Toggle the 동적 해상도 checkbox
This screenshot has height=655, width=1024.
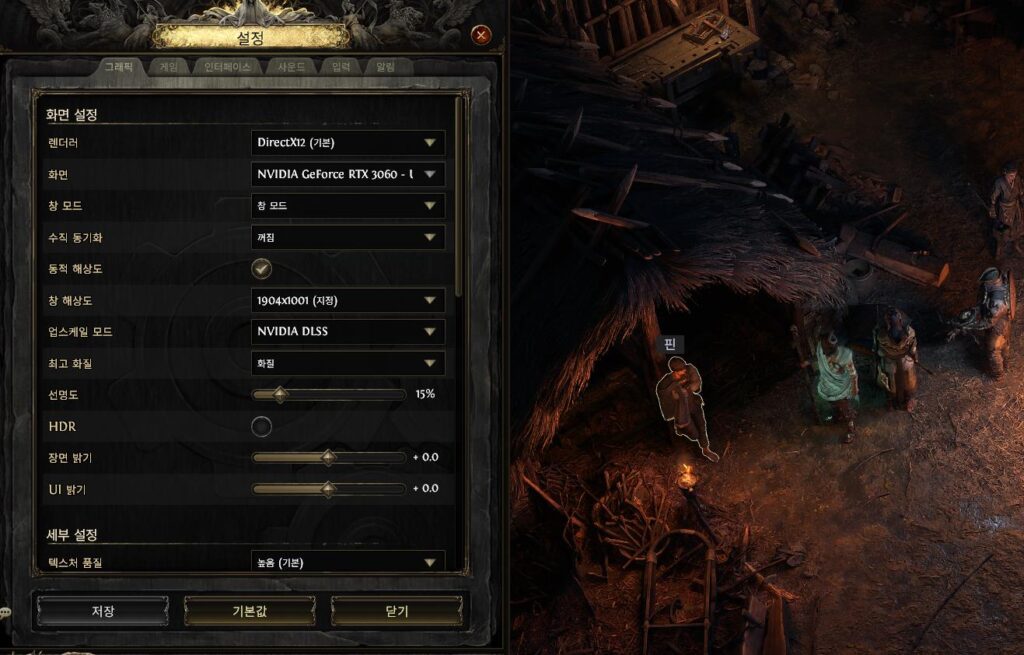click(261, 268)
